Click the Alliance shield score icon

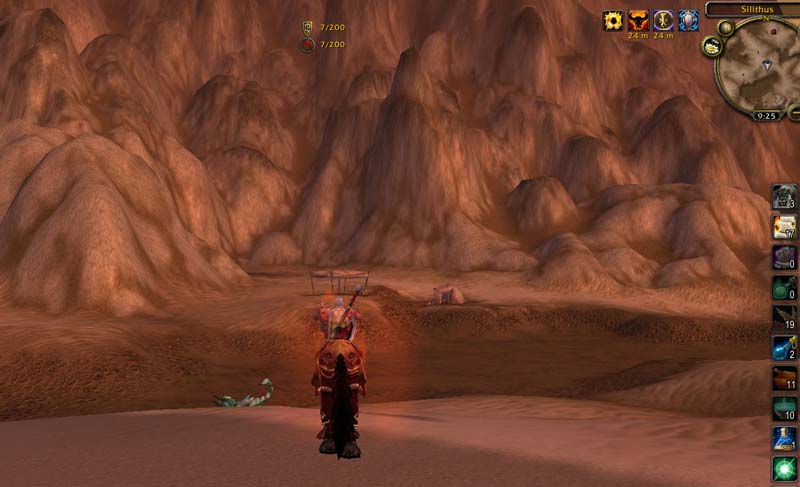[x=307, y=28]
